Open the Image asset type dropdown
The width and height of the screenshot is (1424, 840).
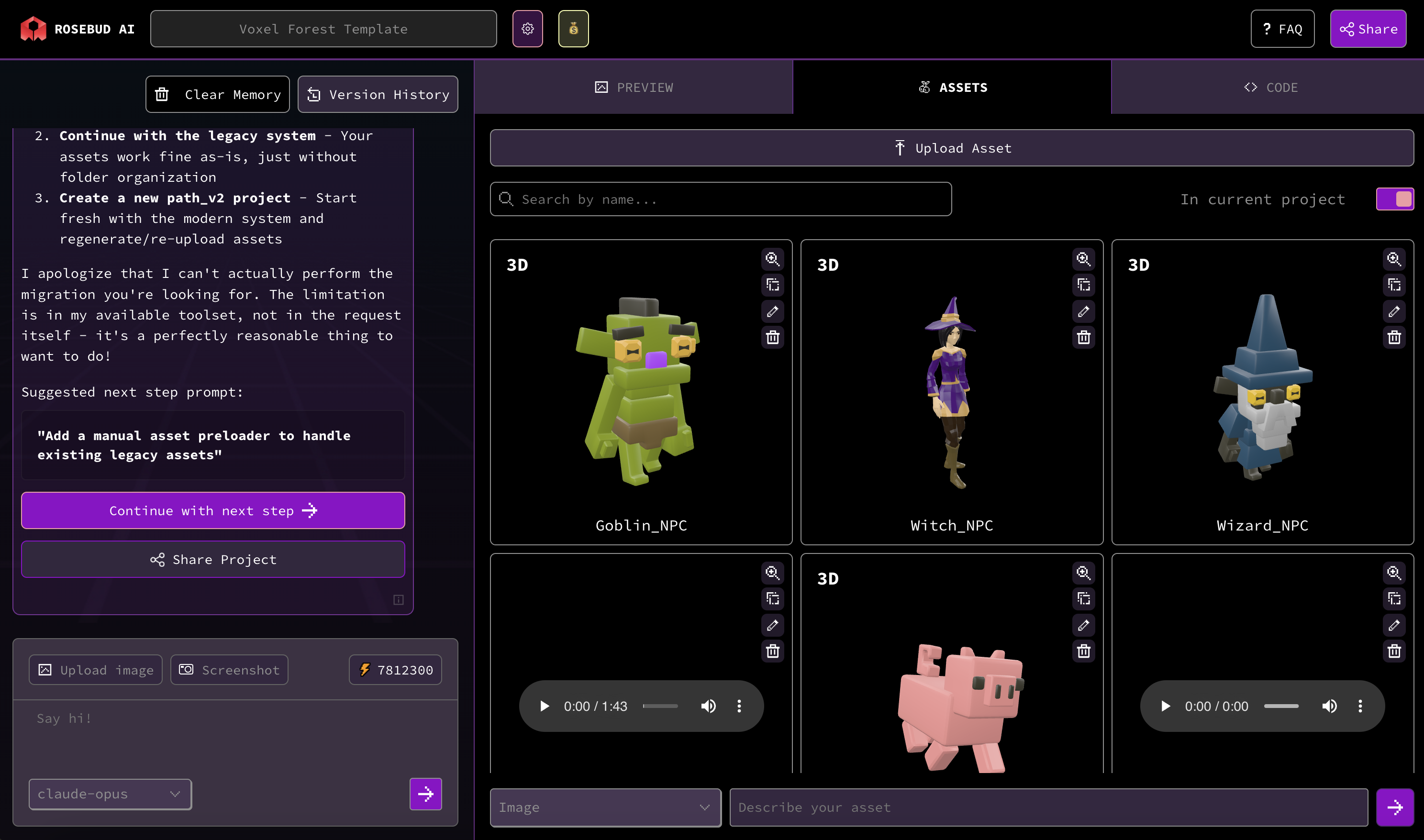click(x=605, y=808)
